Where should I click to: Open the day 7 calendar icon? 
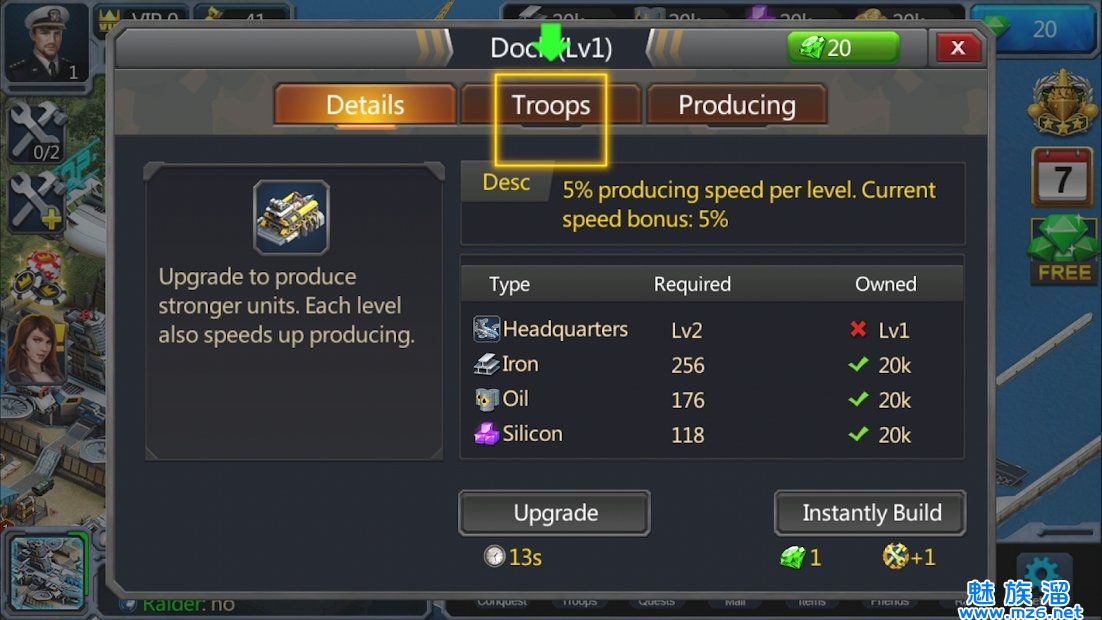coord(1062,178)
